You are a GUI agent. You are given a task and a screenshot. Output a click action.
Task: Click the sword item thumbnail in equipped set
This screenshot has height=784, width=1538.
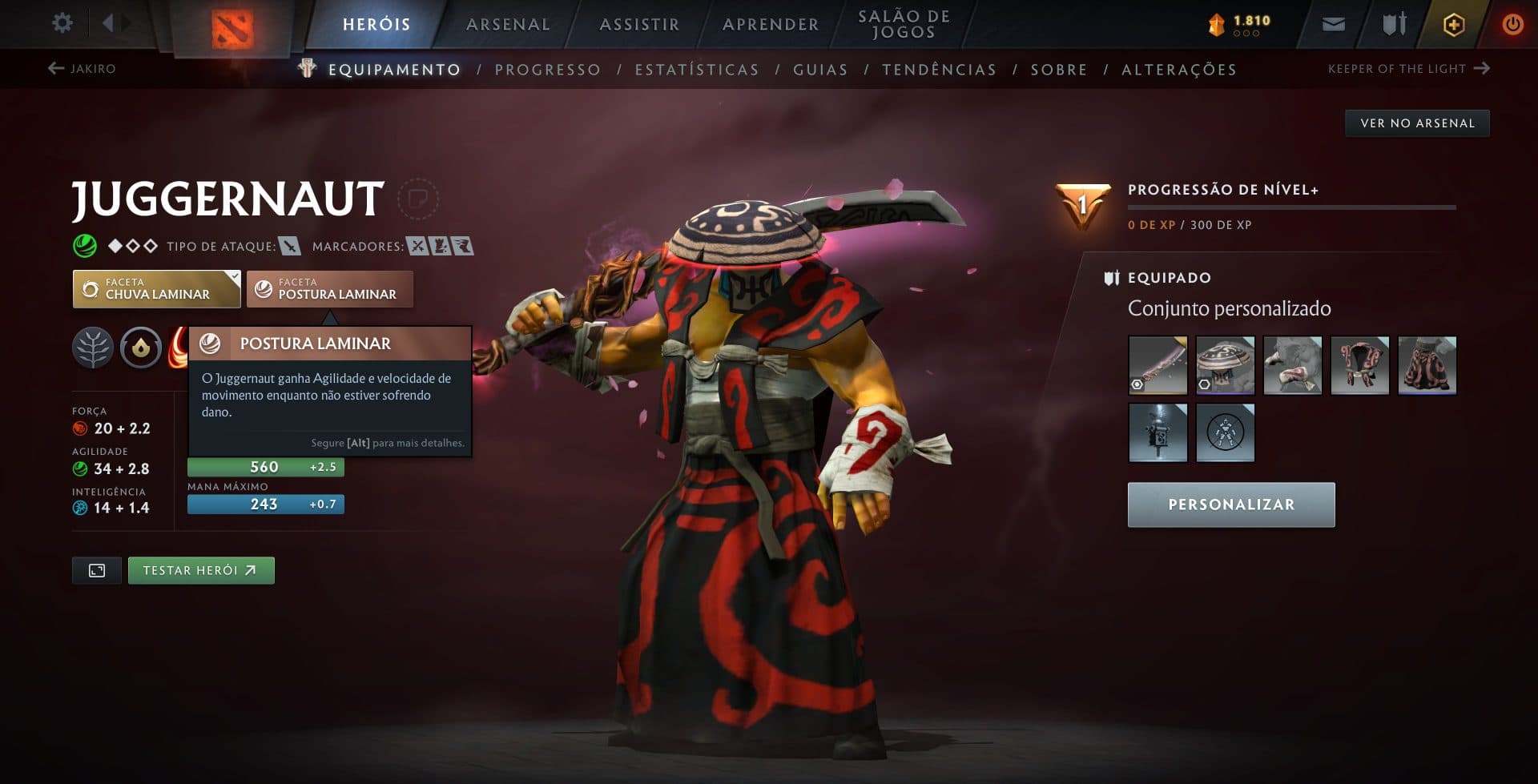click(x=1159, y=365)
